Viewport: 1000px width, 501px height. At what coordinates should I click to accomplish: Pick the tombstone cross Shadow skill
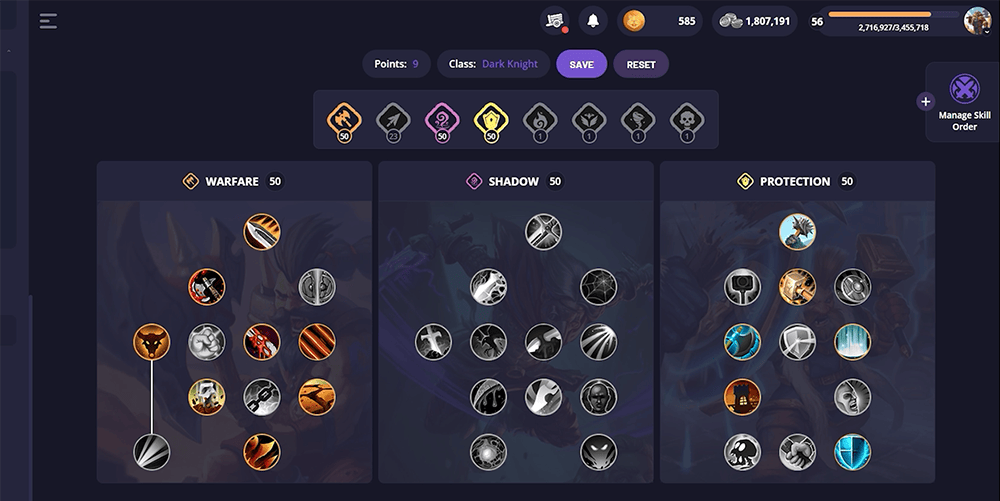coord(433,342)
